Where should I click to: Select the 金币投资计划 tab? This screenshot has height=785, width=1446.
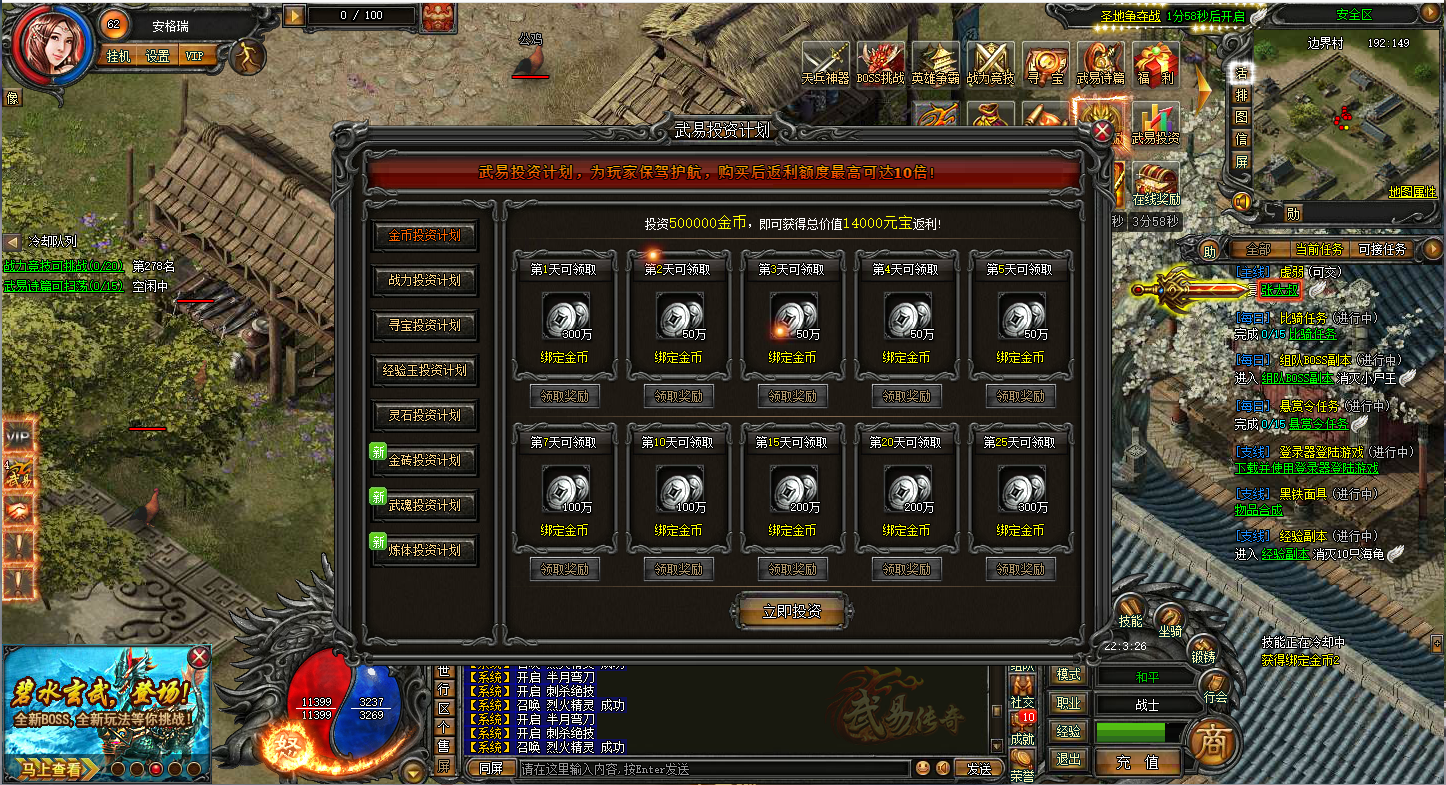[x=425, y=236]
